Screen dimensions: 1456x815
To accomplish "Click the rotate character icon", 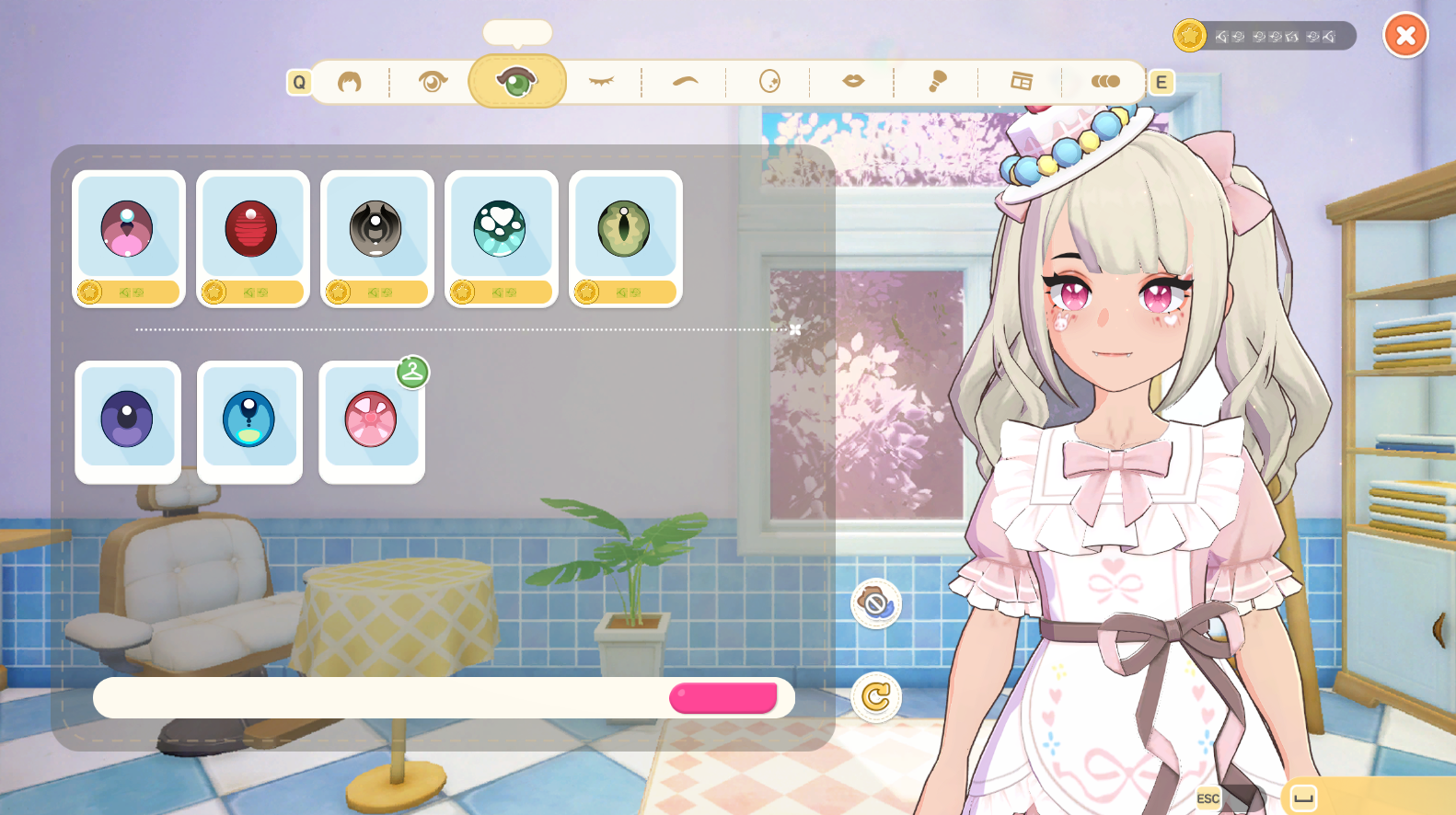I will 877,697.
